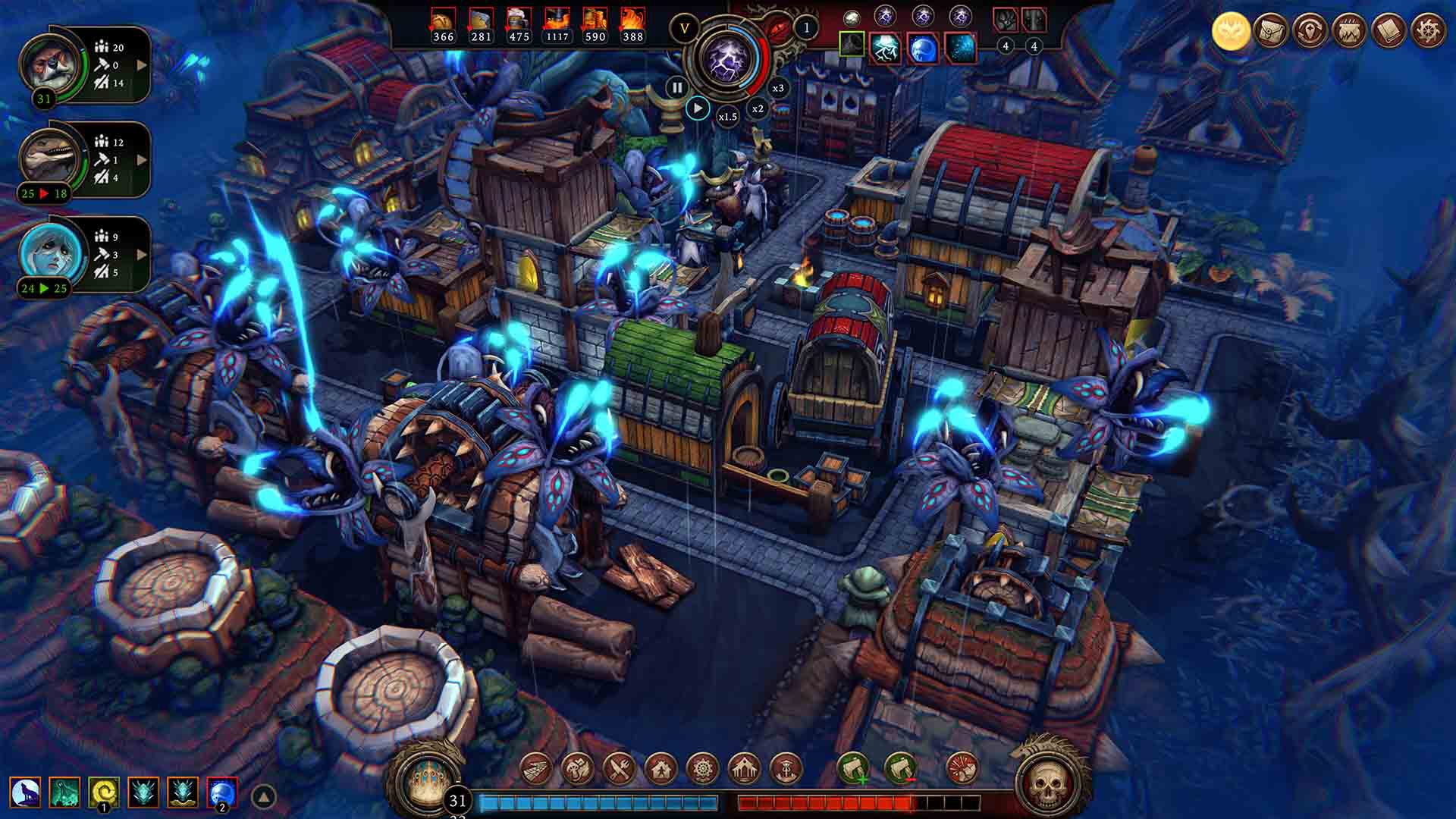
Task: Toggle the blue moon skull ability
Action: click(x=221, y=791)
